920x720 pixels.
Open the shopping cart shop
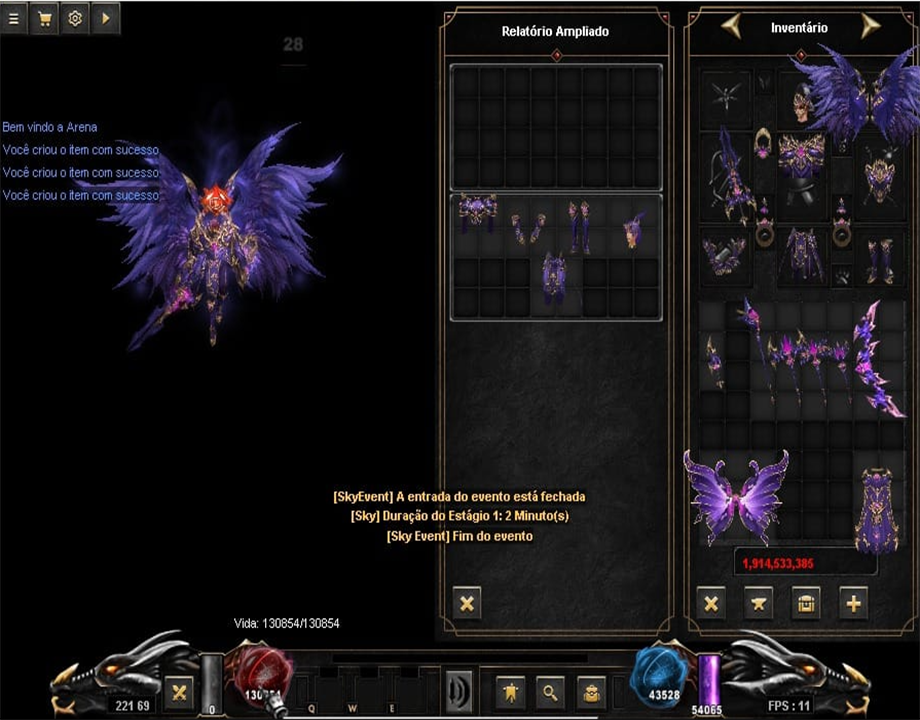(44, 18)
